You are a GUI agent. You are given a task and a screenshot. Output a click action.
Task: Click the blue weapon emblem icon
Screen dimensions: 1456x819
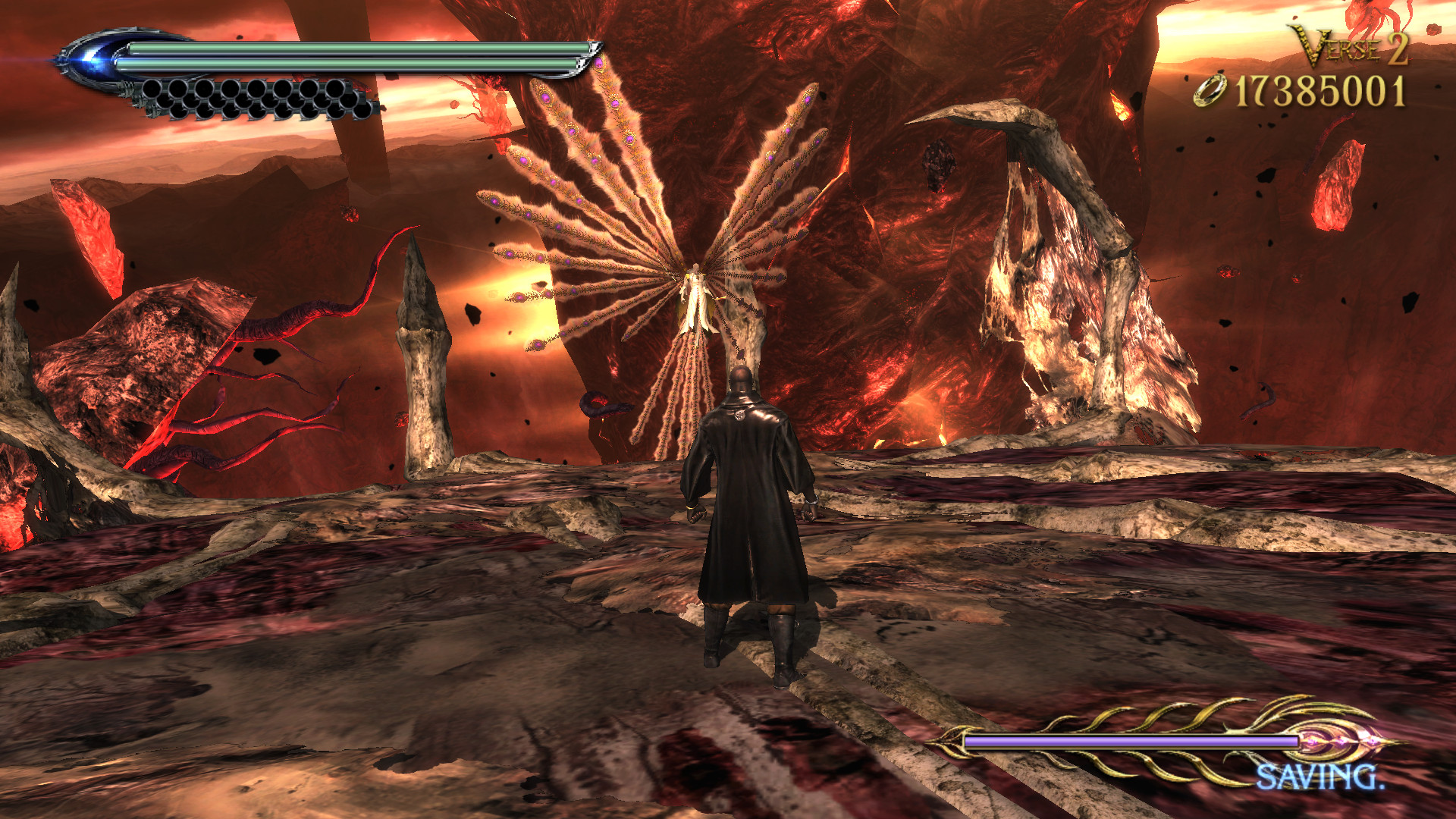91,57
